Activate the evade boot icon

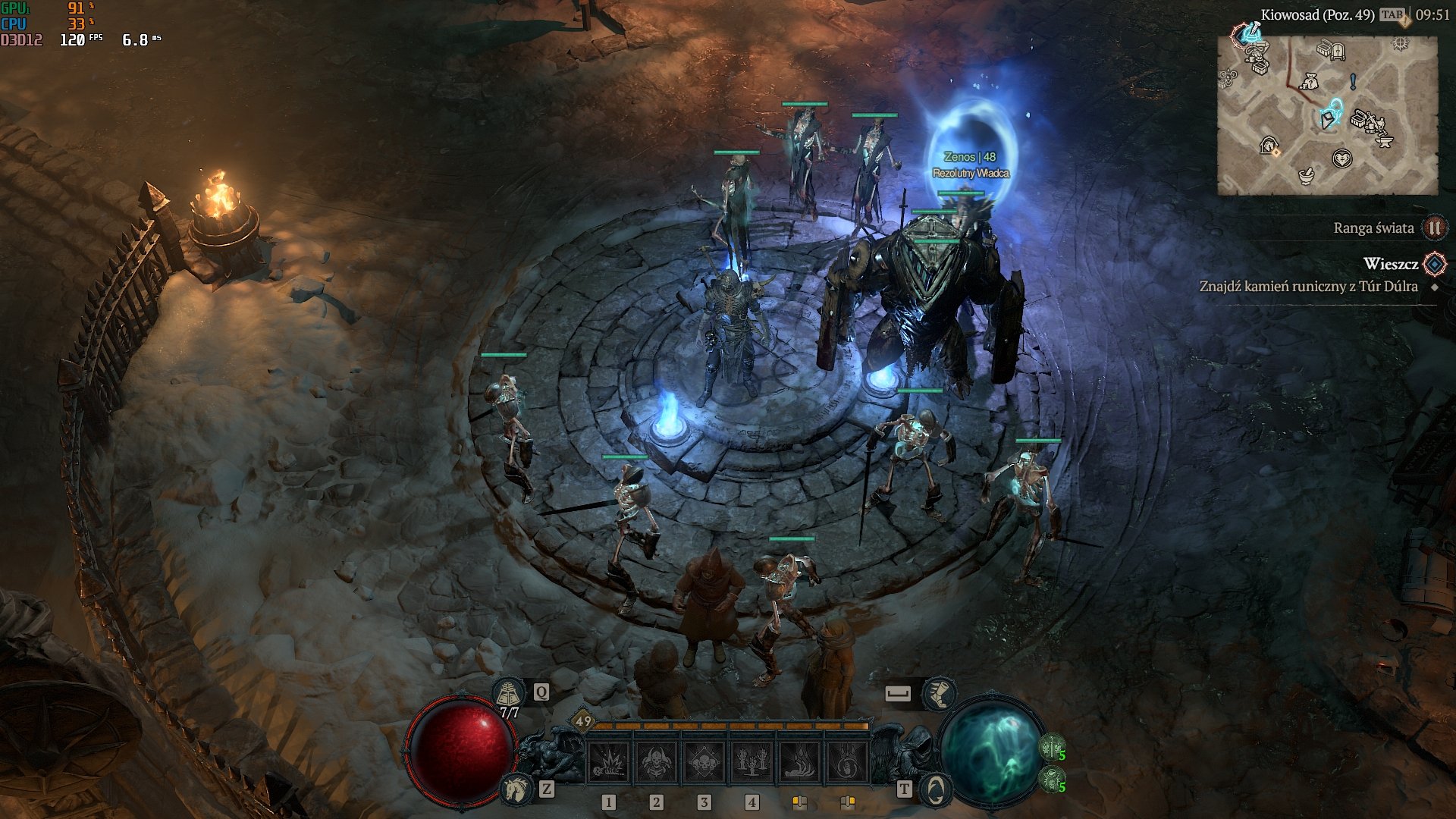coord(939,692)
